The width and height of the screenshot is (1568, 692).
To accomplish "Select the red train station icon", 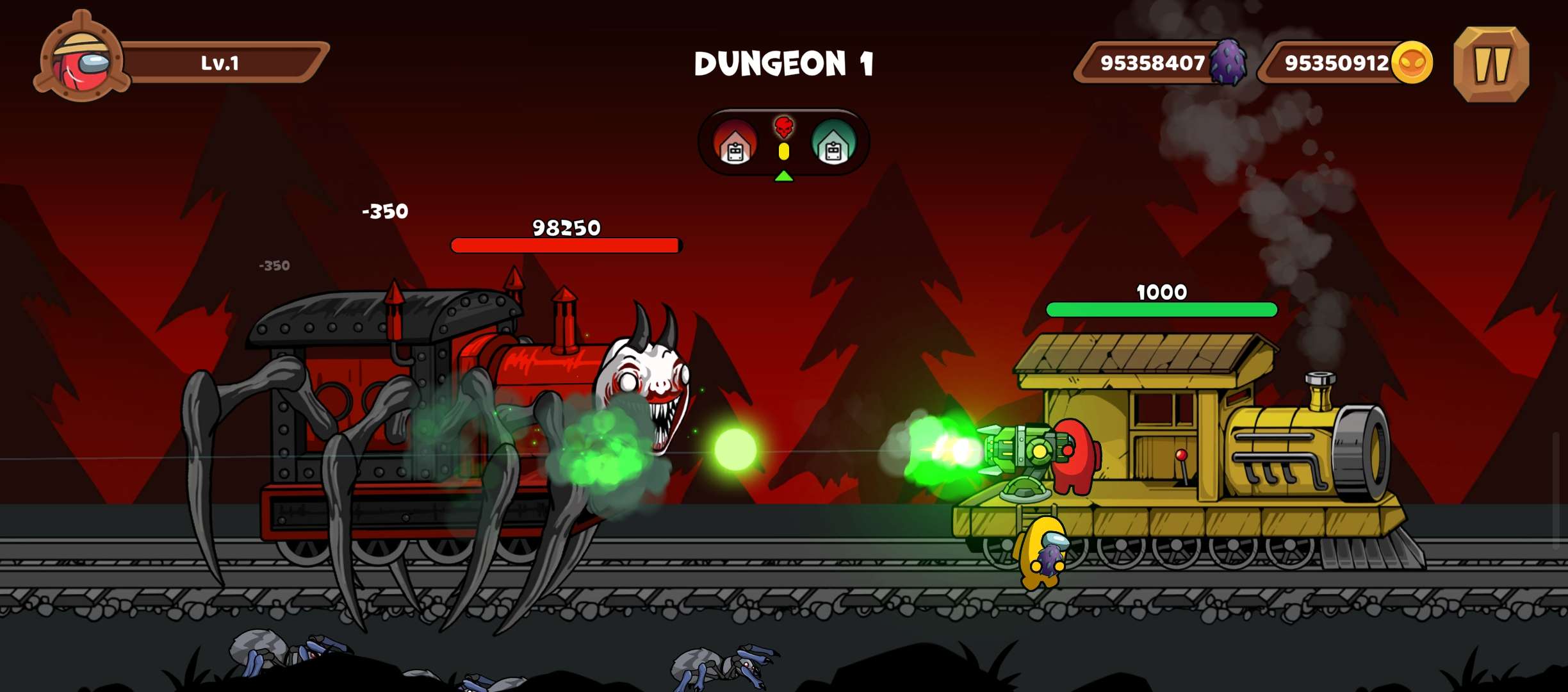I will click(735, 144).
